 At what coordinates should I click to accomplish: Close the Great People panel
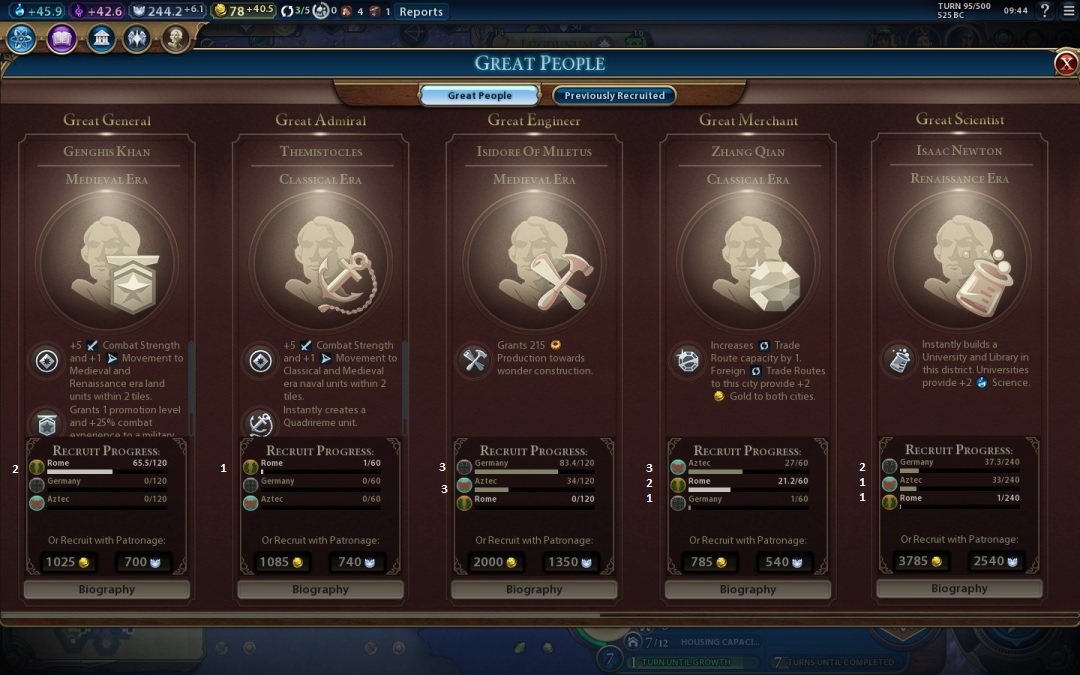(1066, 64)
